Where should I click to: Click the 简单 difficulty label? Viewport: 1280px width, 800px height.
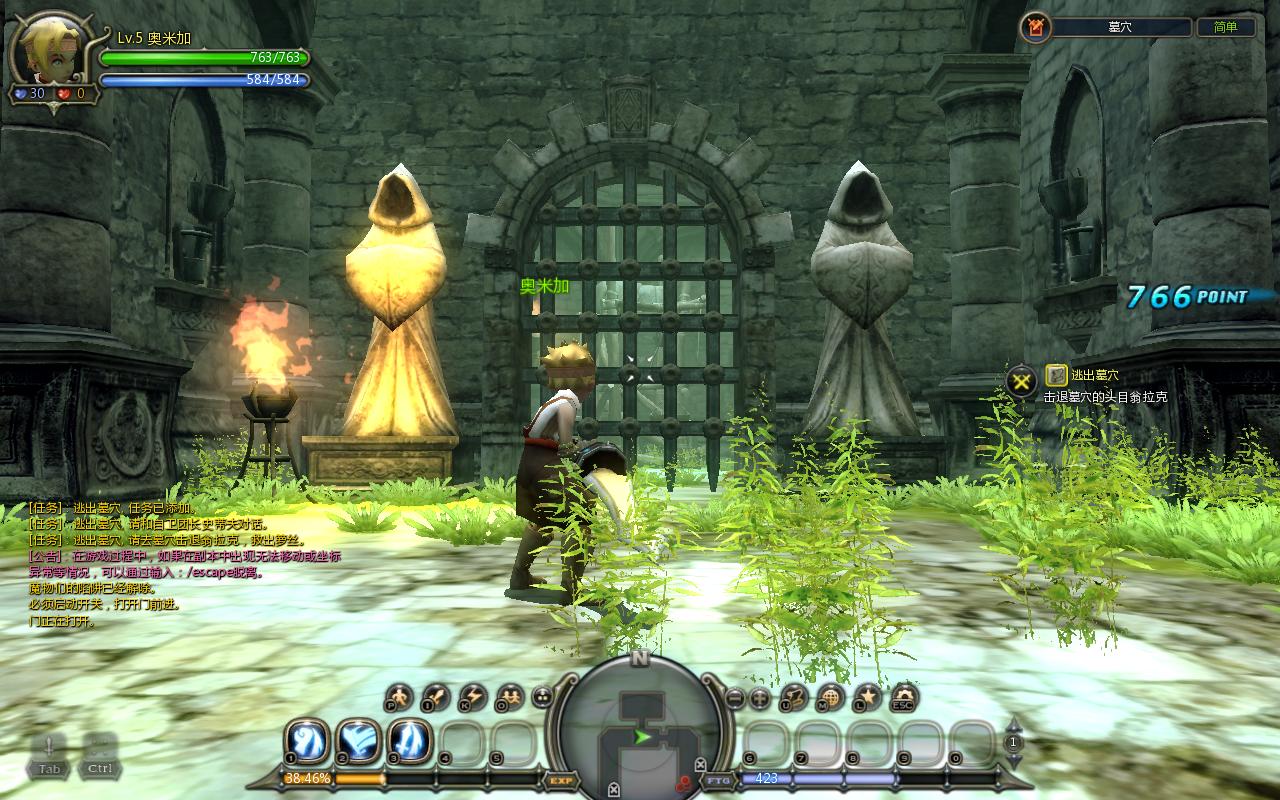pyautogui.click(x=1226, y=28)
